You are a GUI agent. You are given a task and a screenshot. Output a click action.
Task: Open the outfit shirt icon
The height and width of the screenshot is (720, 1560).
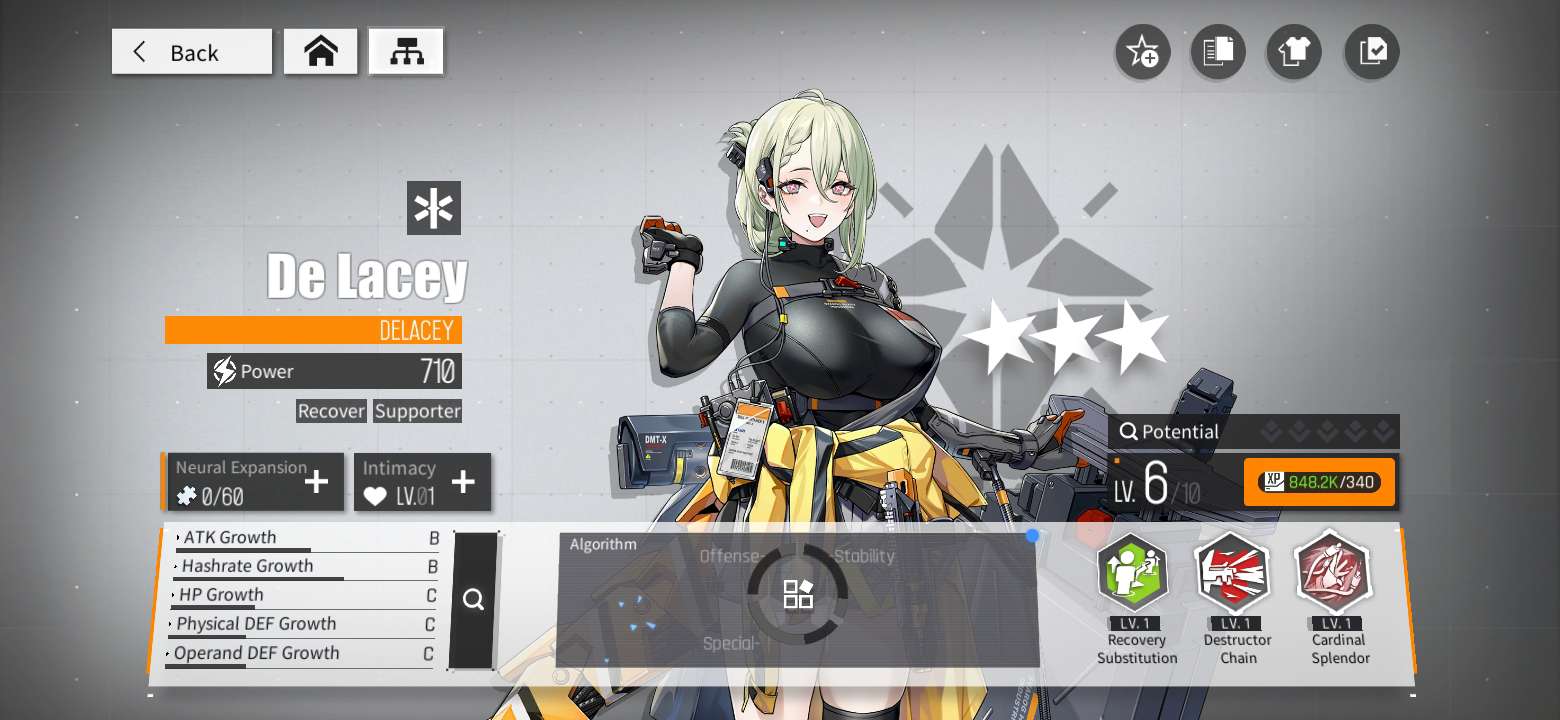tap(1294, 52)
